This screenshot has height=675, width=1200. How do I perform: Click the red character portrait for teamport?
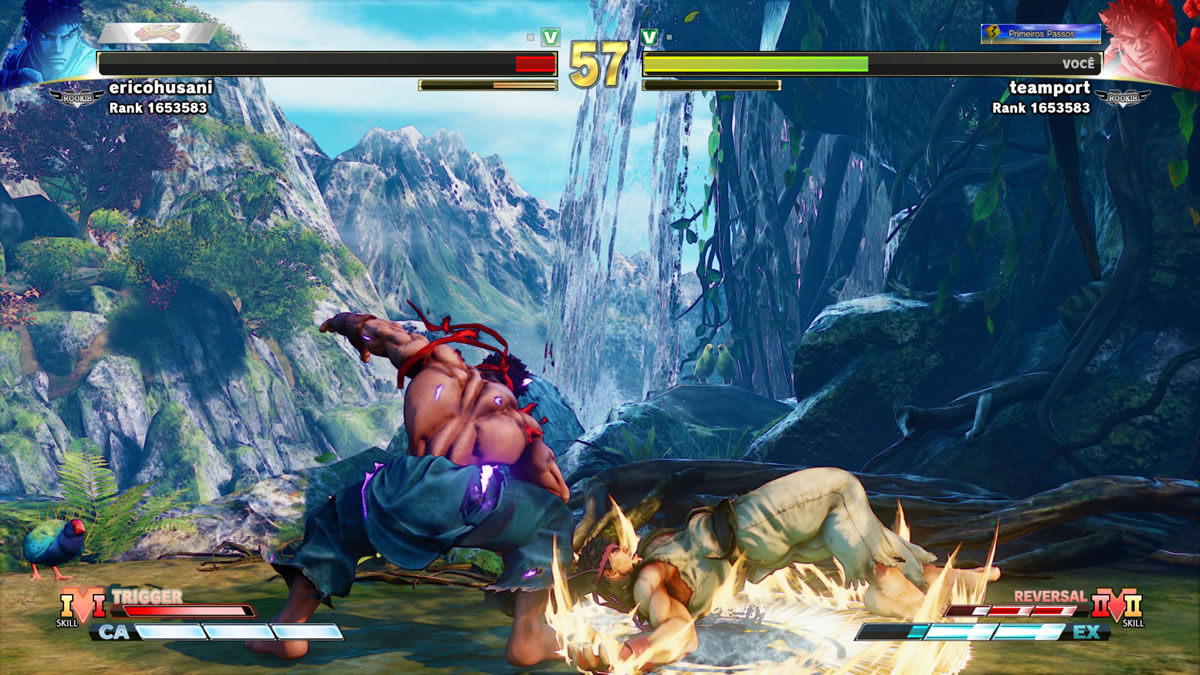[1150, 42]
